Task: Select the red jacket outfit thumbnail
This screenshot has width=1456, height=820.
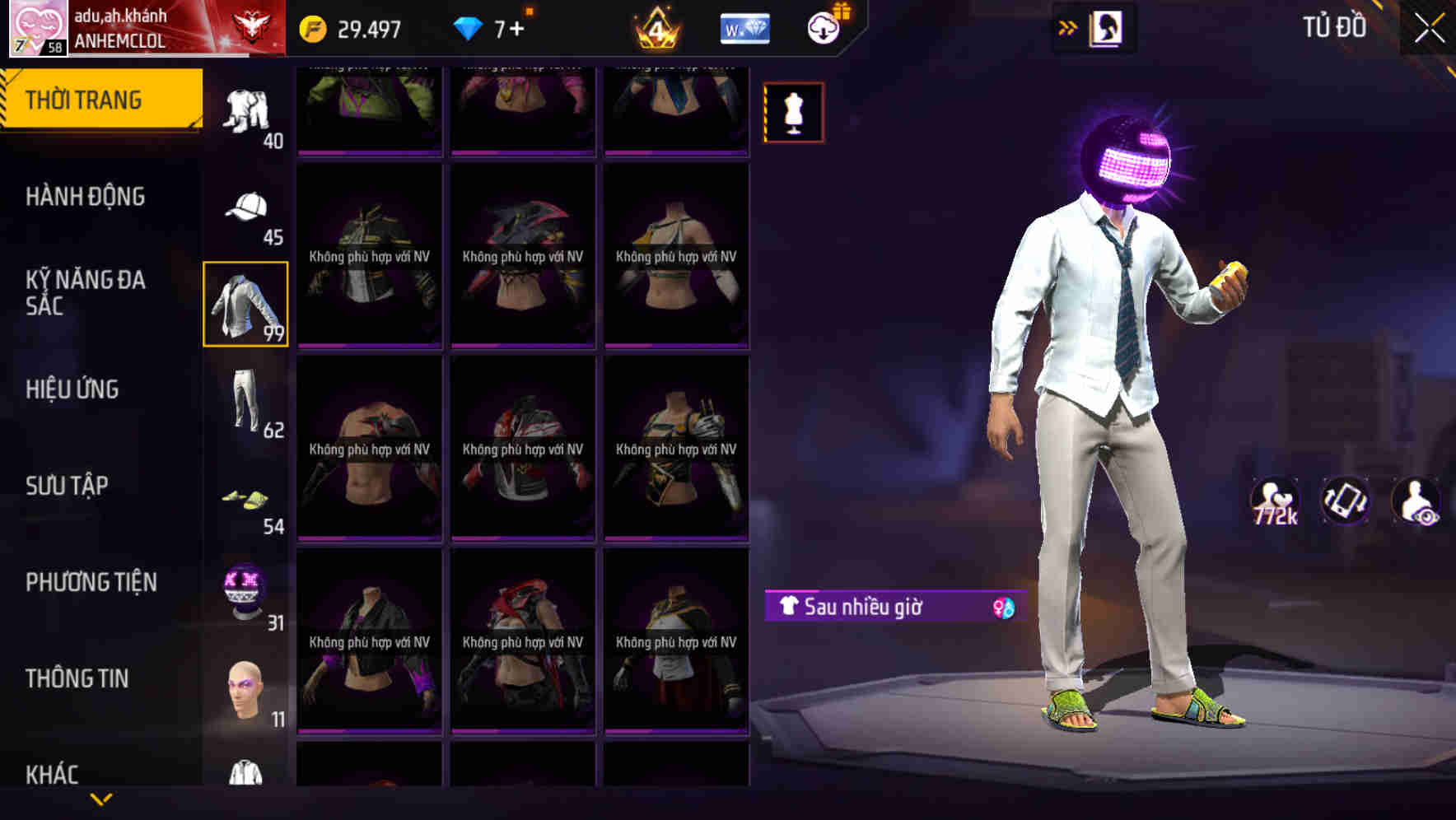Action: (523, 449)
